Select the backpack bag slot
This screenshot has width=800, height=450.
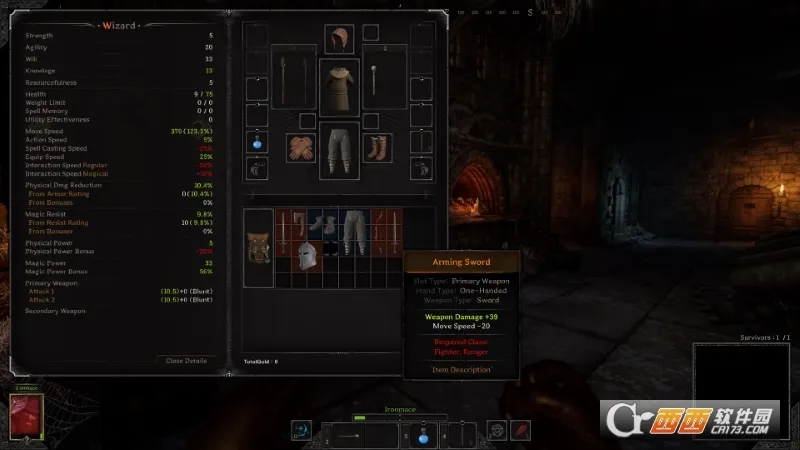pos(259,252)
